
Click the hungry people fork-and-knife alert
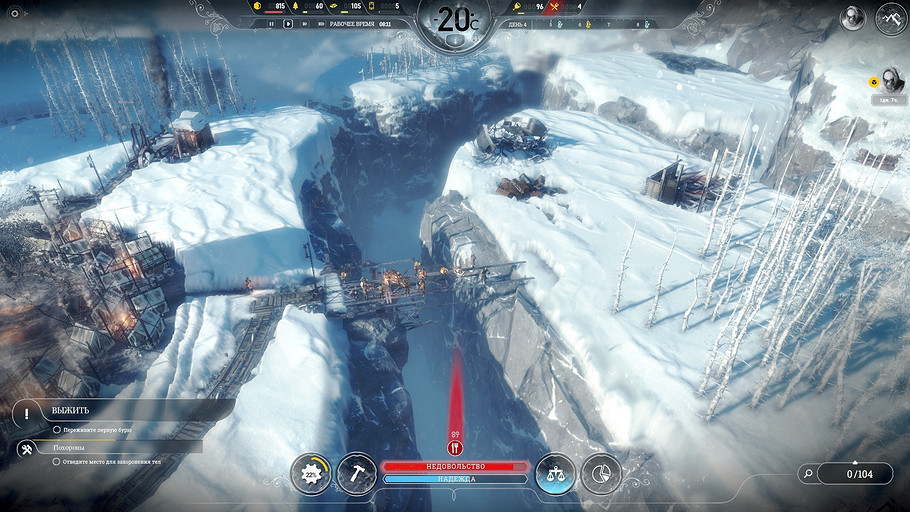455,449
